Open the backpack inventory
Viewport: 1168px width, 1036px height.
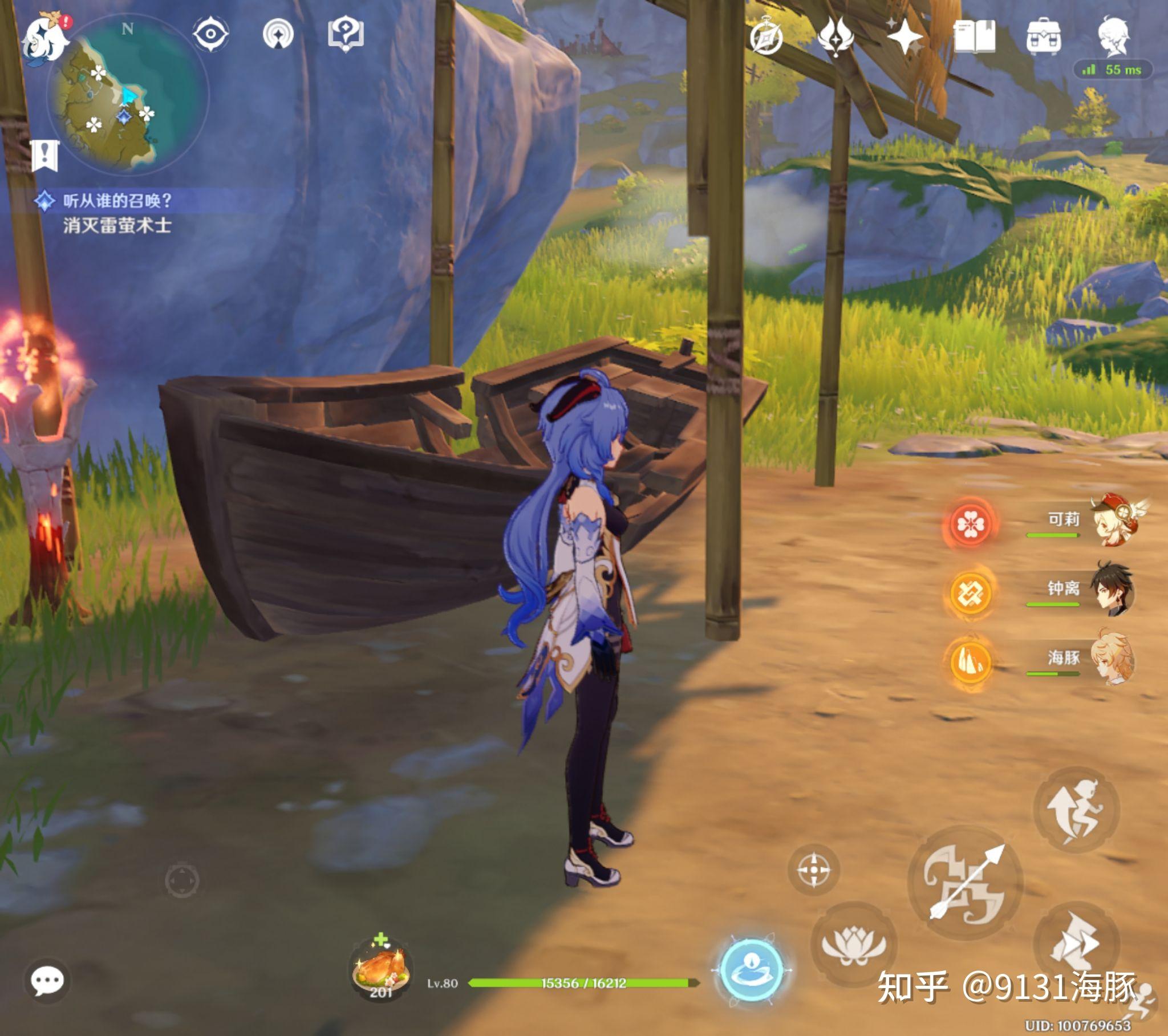pyautogui.click(x=1044, y=36)
